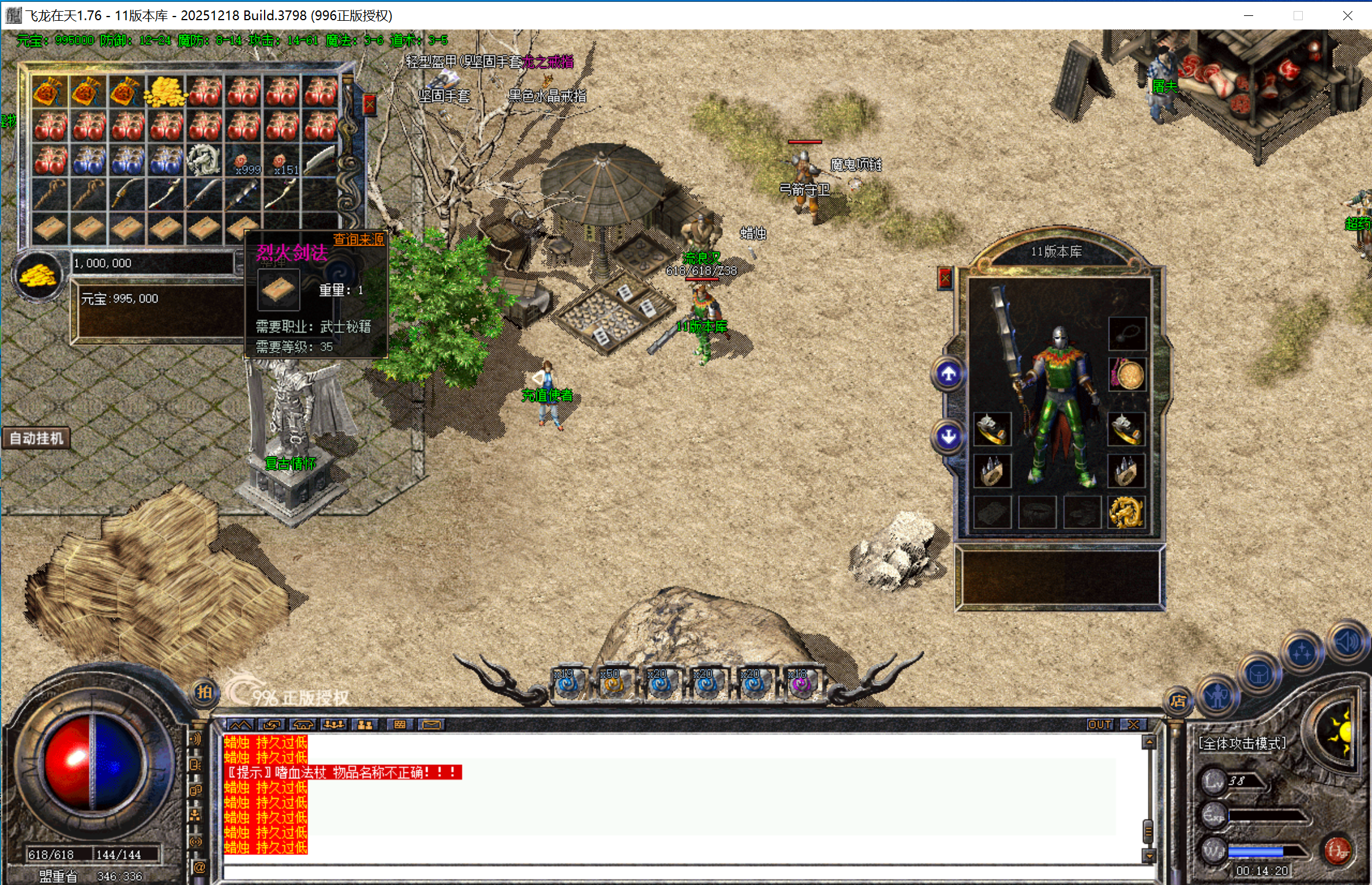Open the 店 shop button

[x=1178, y=701]
